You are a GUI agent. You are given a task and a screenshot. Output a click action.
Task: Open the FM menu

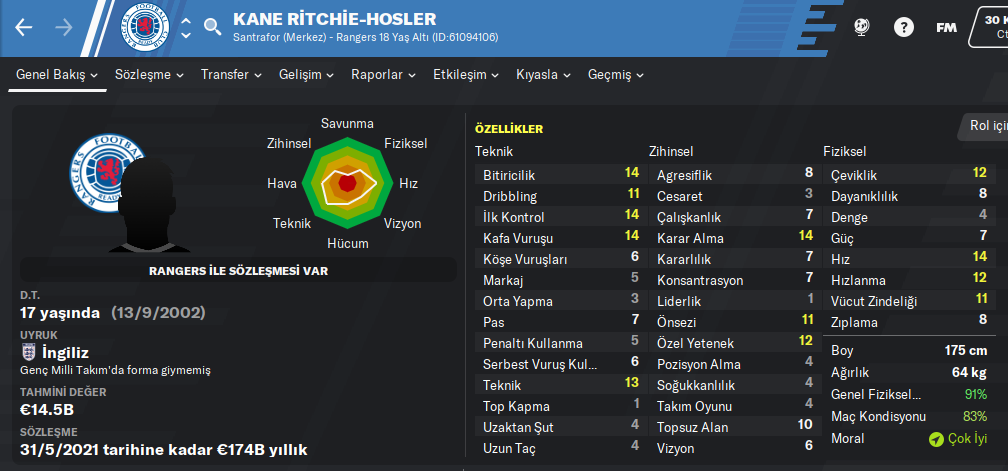pyautogui.click(x=946, y=28)
